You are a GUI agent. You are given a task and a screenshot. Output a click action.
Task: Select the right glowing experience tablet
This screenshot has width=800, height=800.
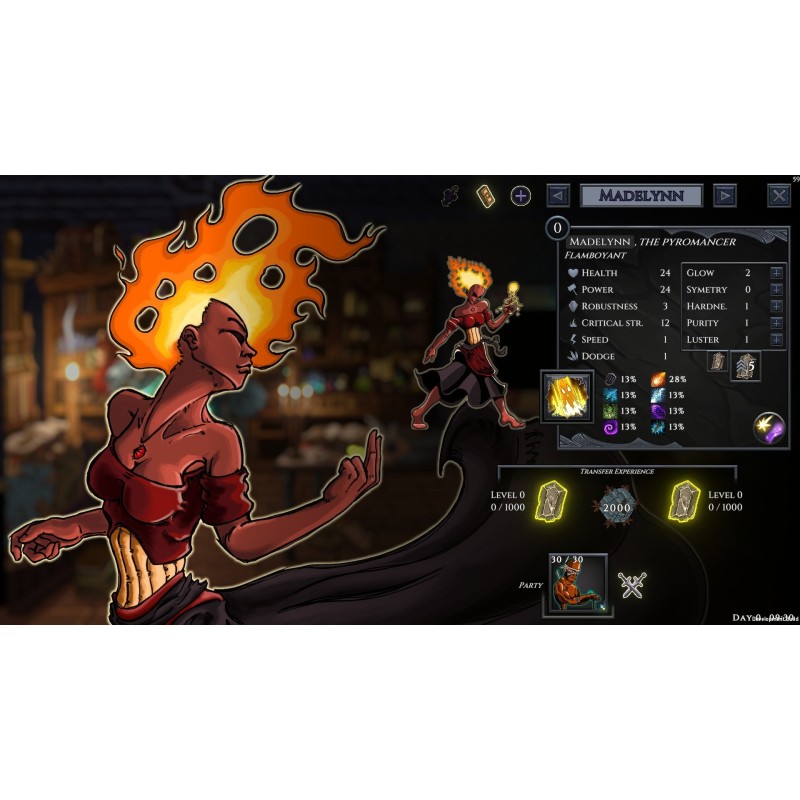[x=683, y=500]
